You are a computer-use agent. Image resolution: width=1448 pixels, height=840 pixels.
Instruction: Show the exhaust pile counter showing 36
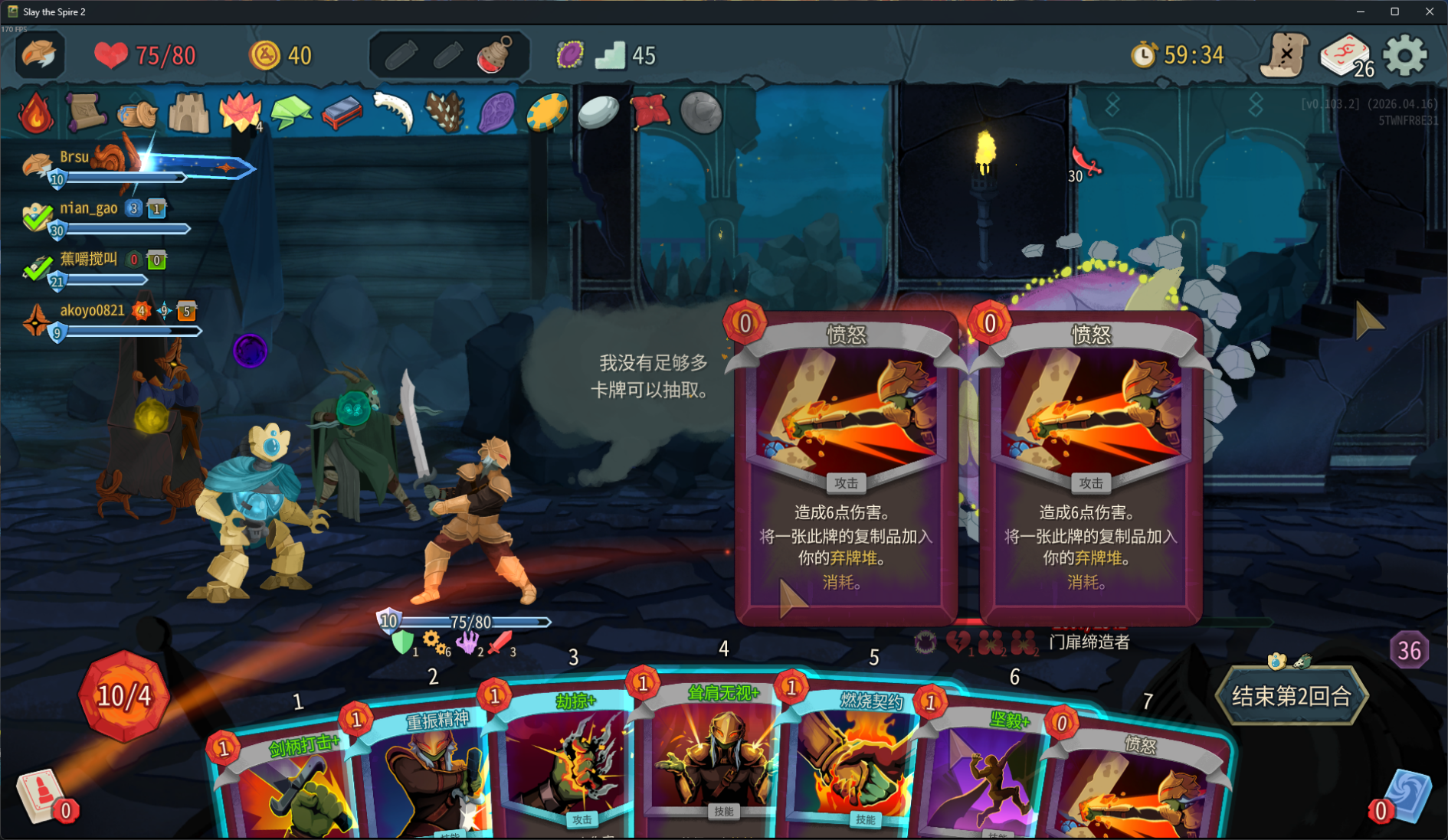point(1409,651)
